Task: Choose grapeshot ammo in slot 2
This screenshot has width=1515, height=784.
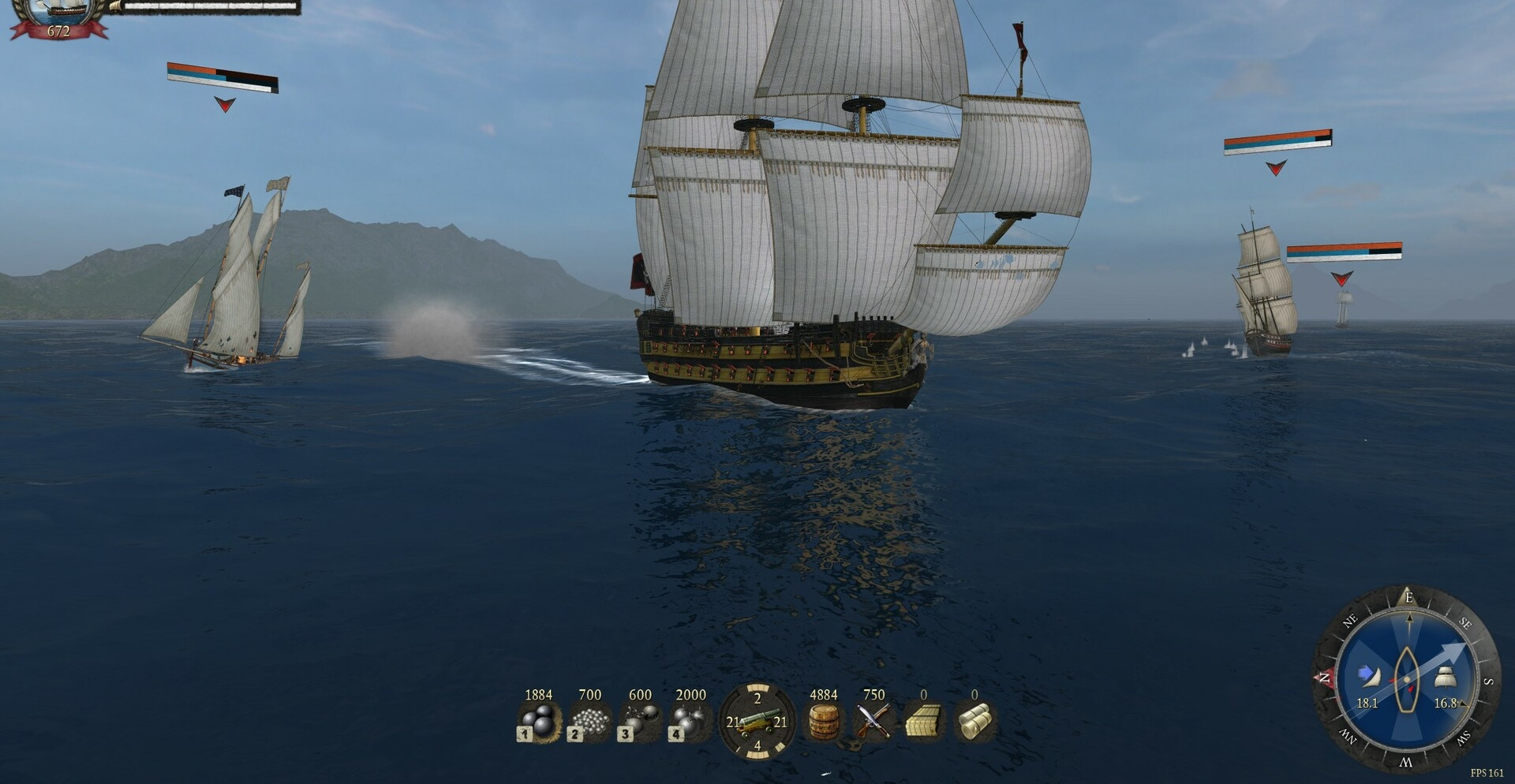Action: click(x=589, y=721)
